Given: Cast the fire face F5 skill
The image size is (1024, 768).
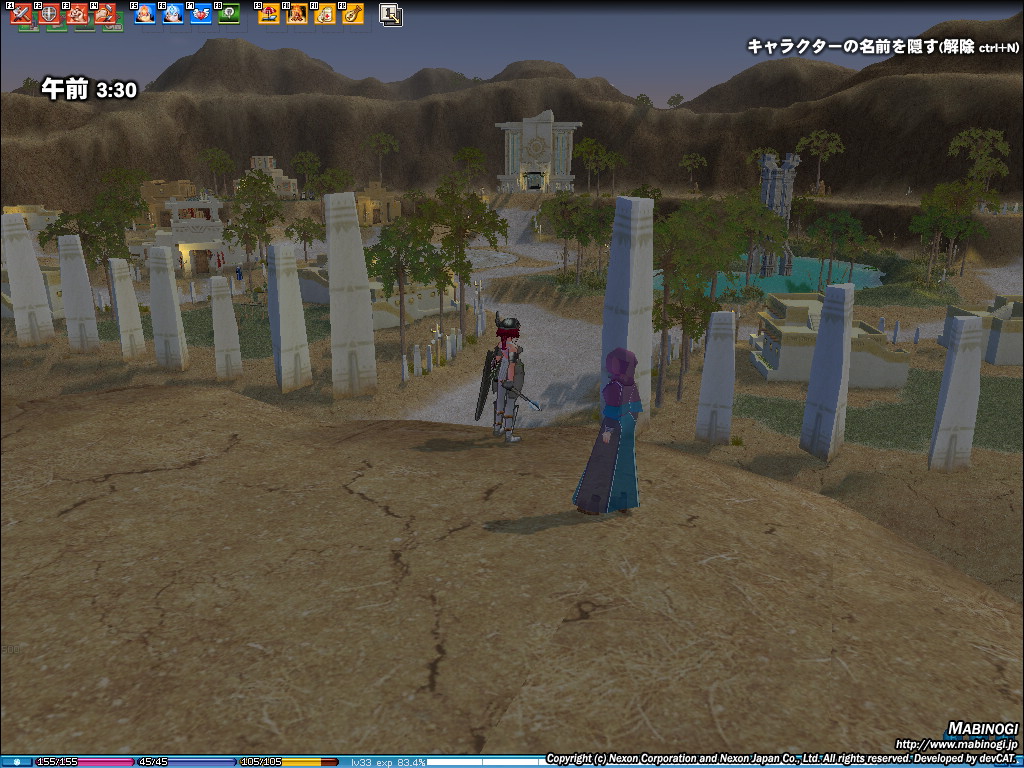Looking at the screenshot, I should 145,15.
